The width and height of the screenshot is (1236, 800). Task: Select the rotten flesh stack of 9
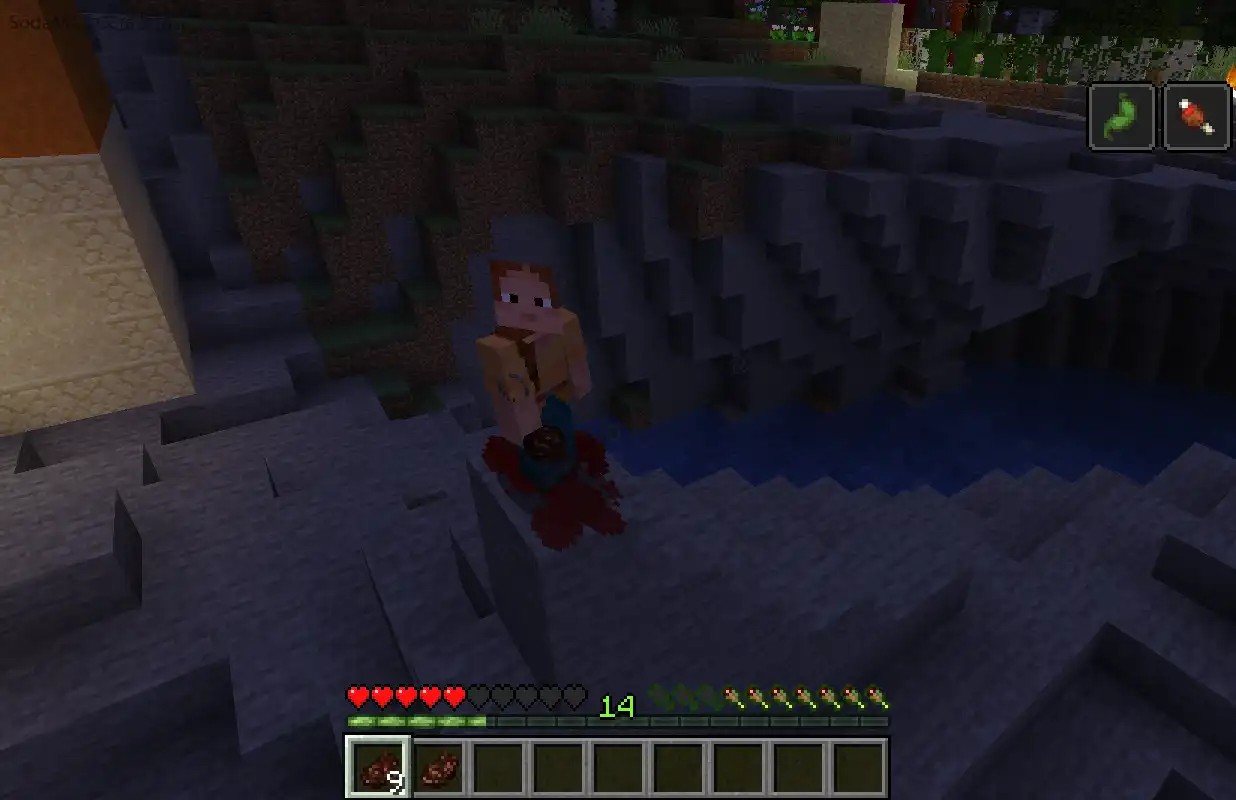[x=378, y=768]
